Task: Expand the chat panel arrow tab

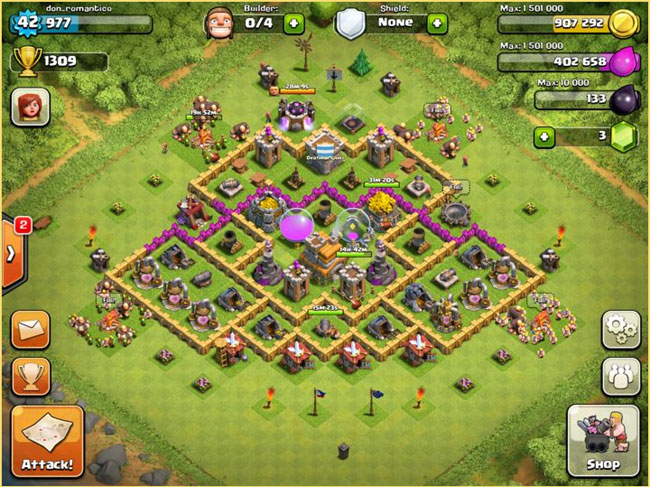Action: point(10,253)
